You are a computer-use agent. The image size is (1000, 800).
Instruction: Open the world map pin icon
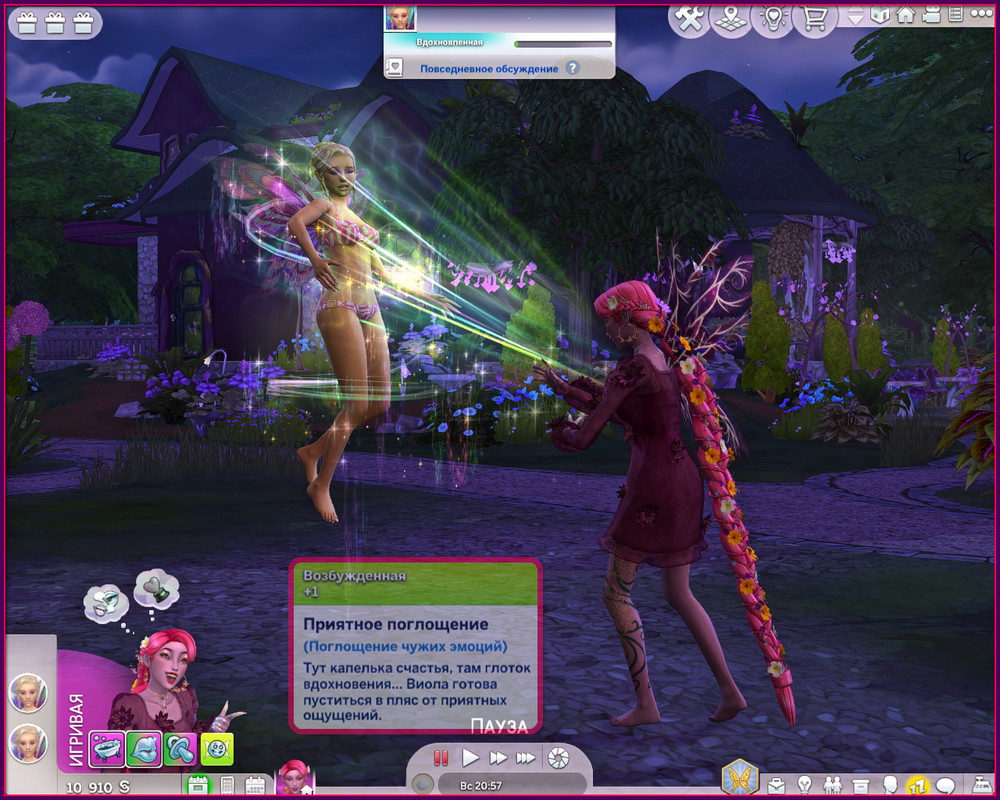[731, 19]
